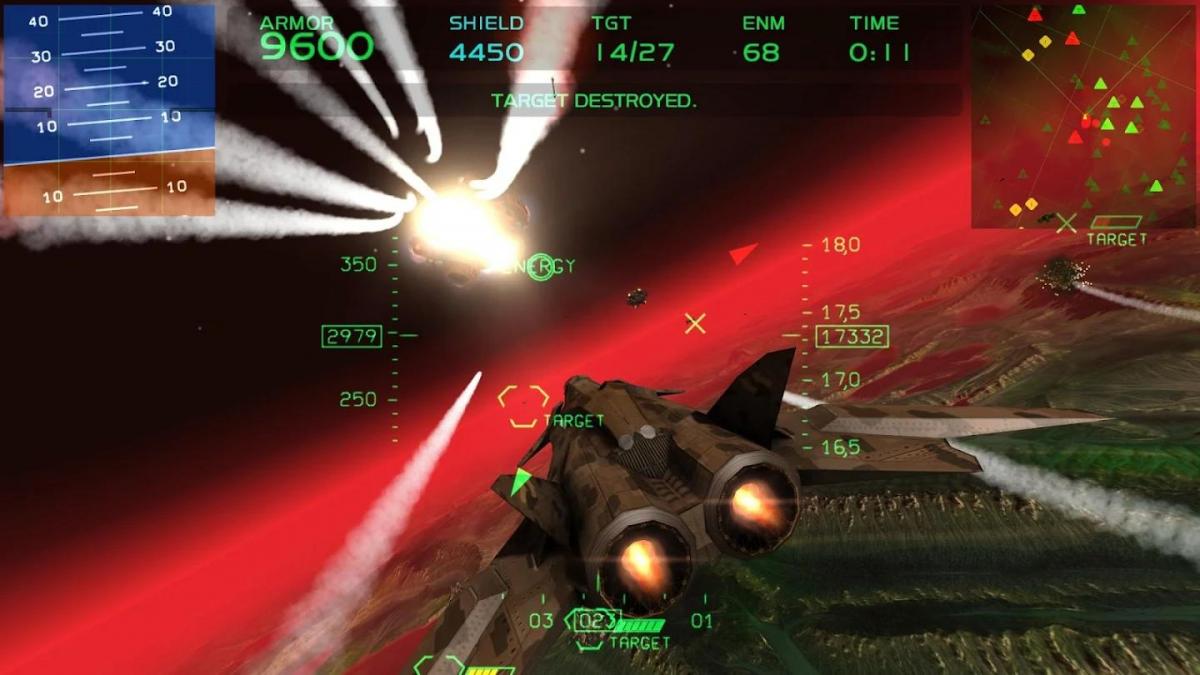Screen dimensions: 1200x675
Task: Select the hexagonal TARGET lock-on marker
Action: pos(523,407)
